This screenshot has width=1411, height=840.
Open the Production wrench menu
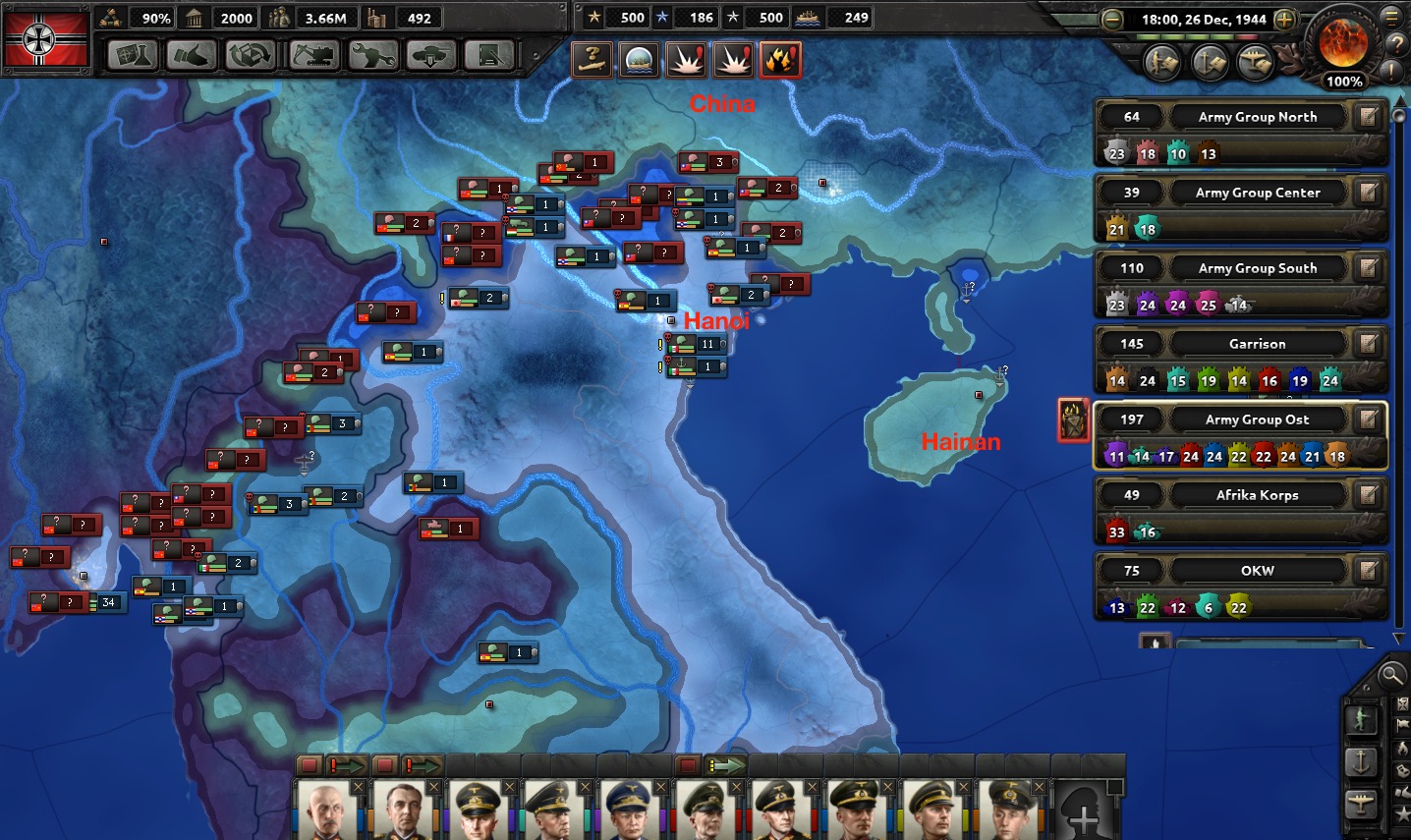click(372, 56)
